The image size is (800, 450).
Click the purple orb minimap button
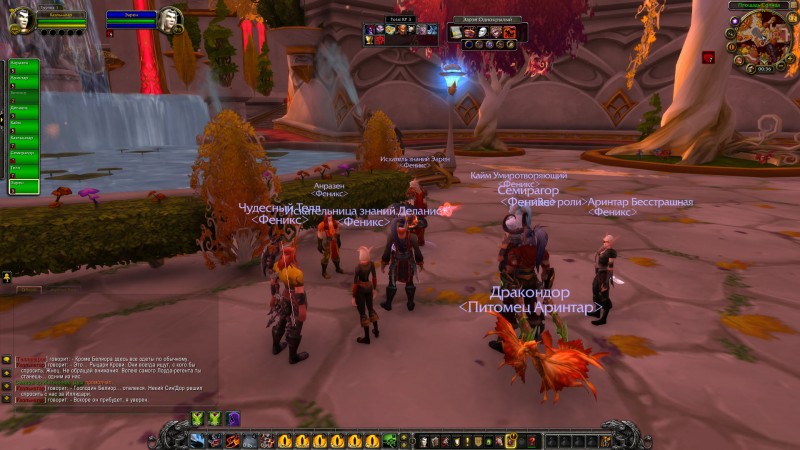[x=736, y=21]
